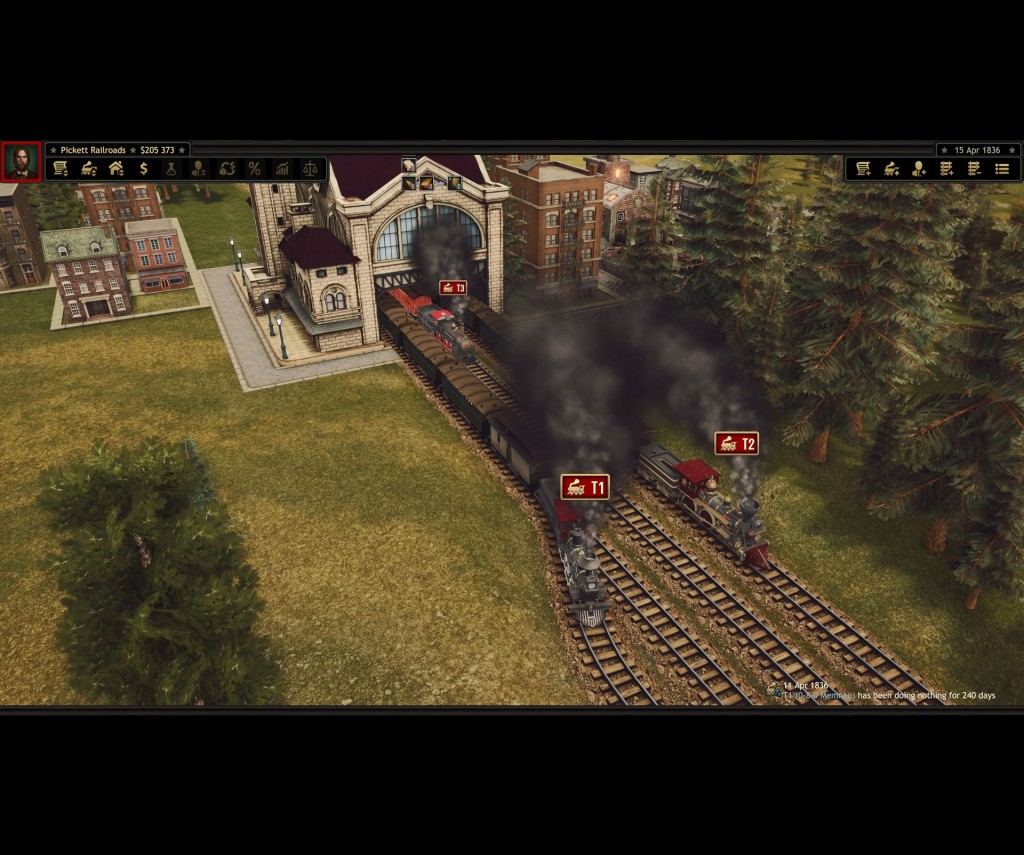This screenshot has width=1024, height=855.
Task: Buy a new train with locomotive-plus icon
Action: (x=891, y=169)
